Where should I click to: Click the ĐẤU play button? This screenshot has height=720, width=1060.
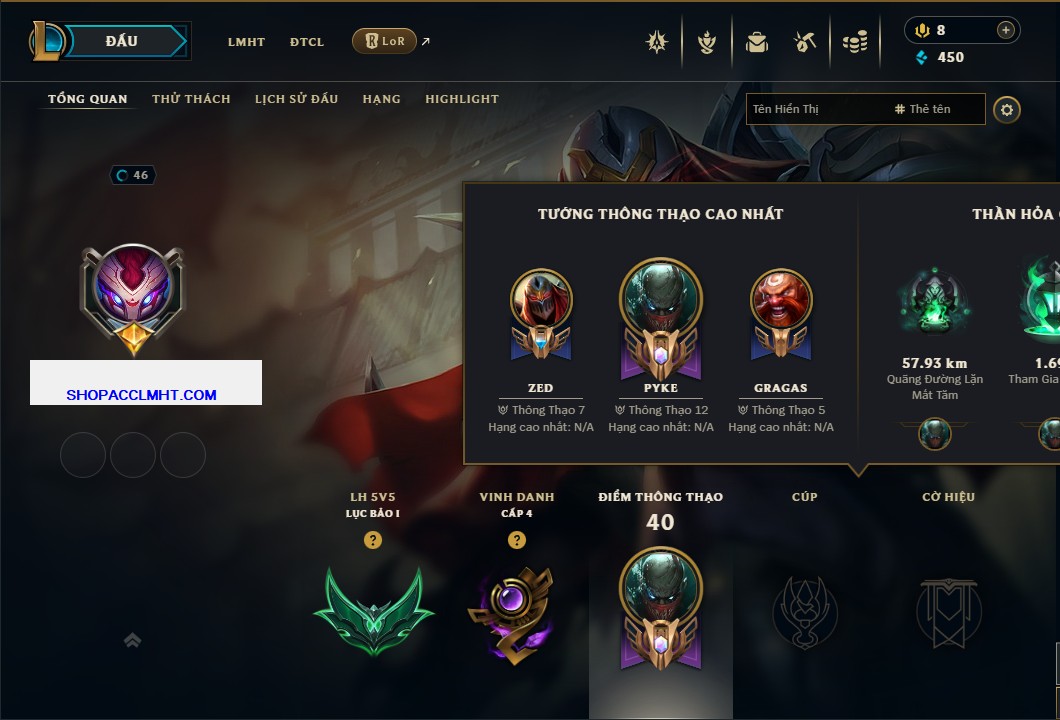(x=120, y=41)
